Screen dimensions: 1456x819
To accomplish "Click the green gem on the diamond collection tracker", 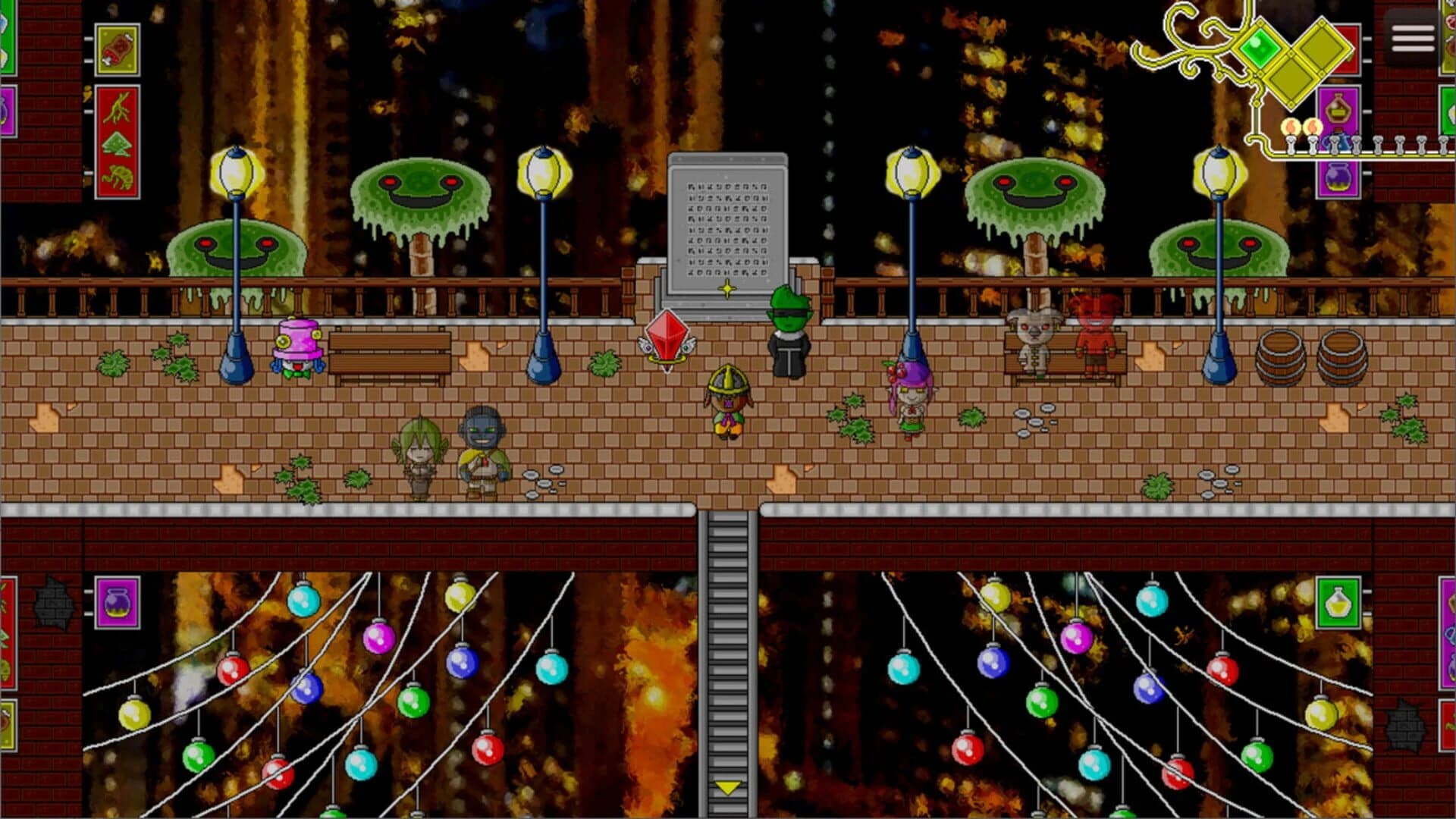I will pyautogui.click(x=1260, y=49).
